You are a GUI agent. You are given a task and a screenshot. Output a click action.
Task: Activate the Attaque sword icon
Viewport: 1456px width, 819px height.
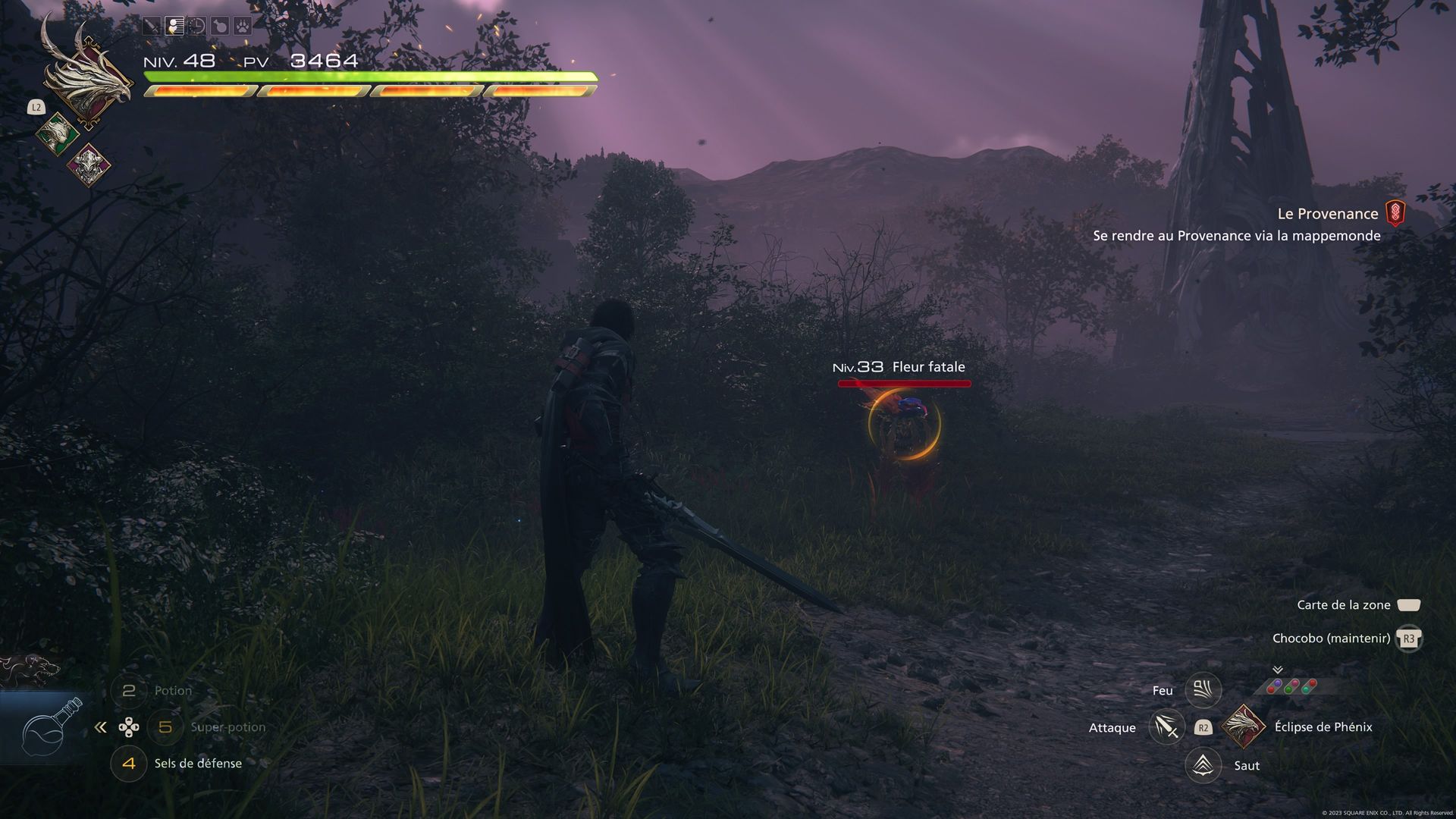(1166, 727)
